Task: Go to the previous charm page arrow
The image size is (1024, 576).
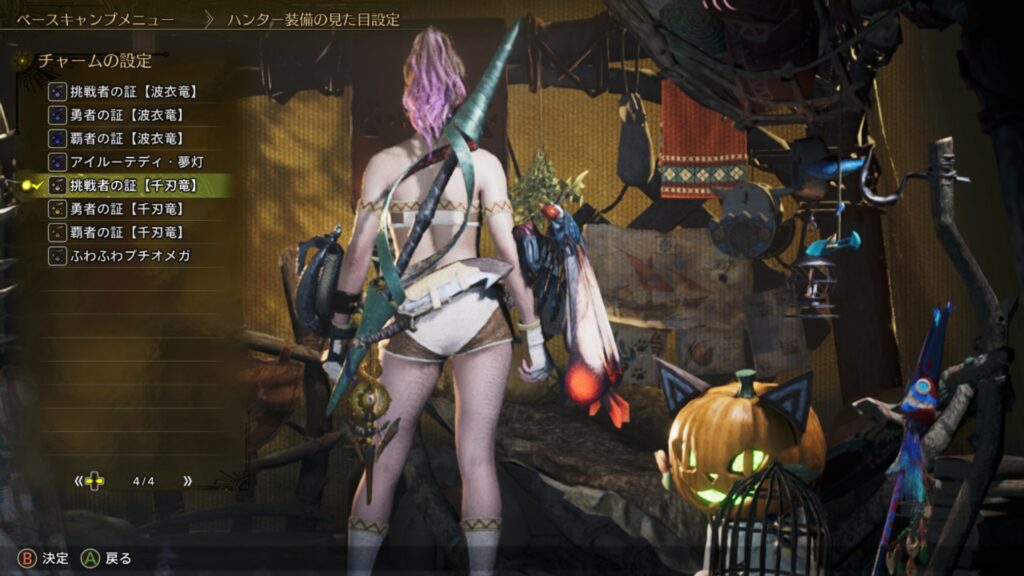Action: [78, 481]
